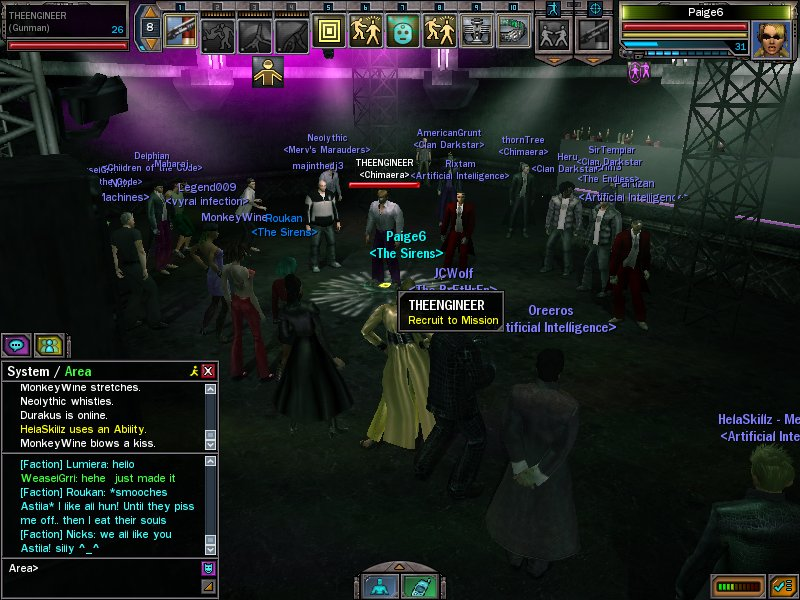Screen dimensions: 800x600
Task: Click the chat window resize corner button
Action: click(x=208, y=587)
